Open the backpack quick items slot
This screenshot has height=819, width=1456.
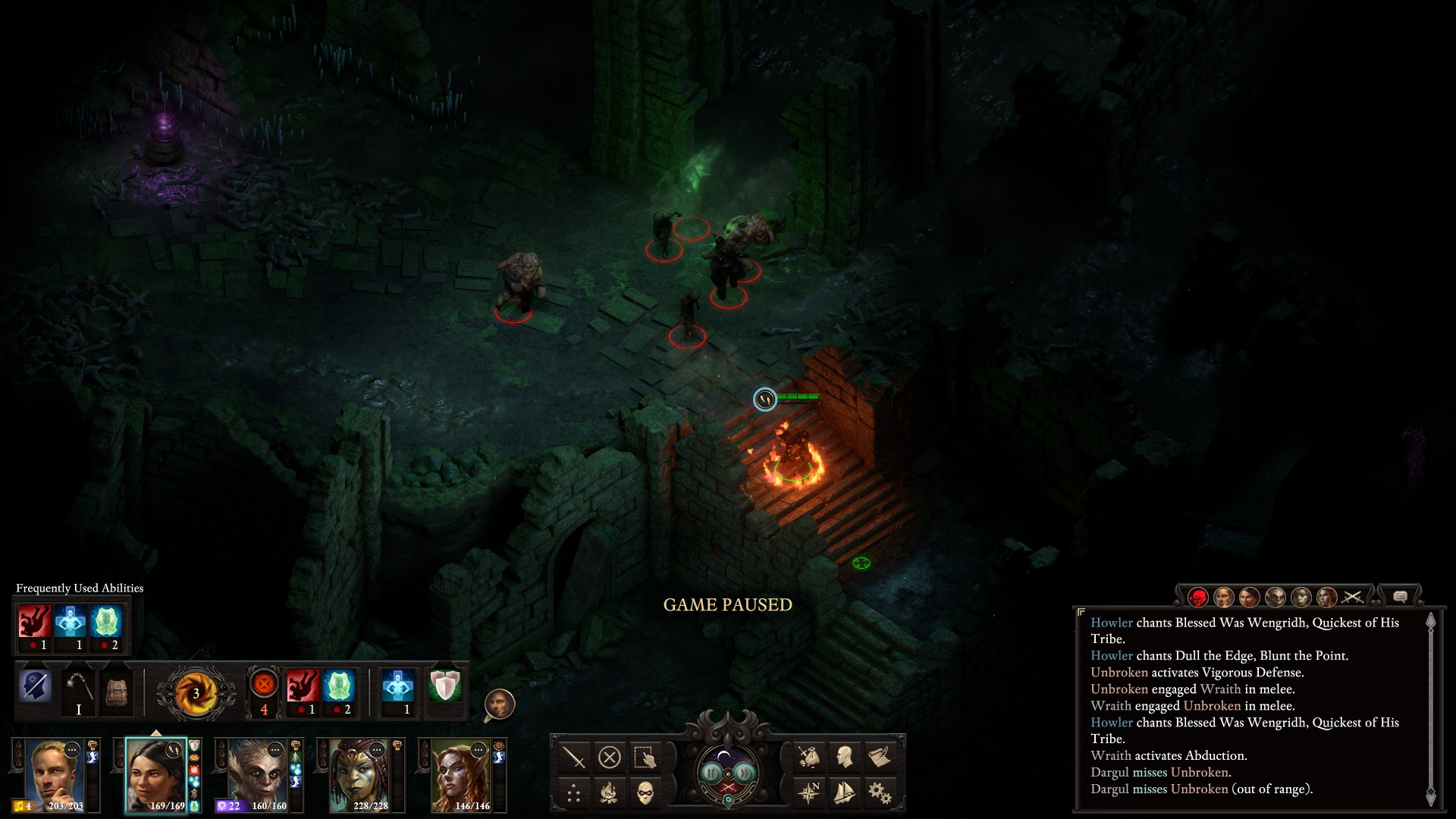tap(117, 691)
